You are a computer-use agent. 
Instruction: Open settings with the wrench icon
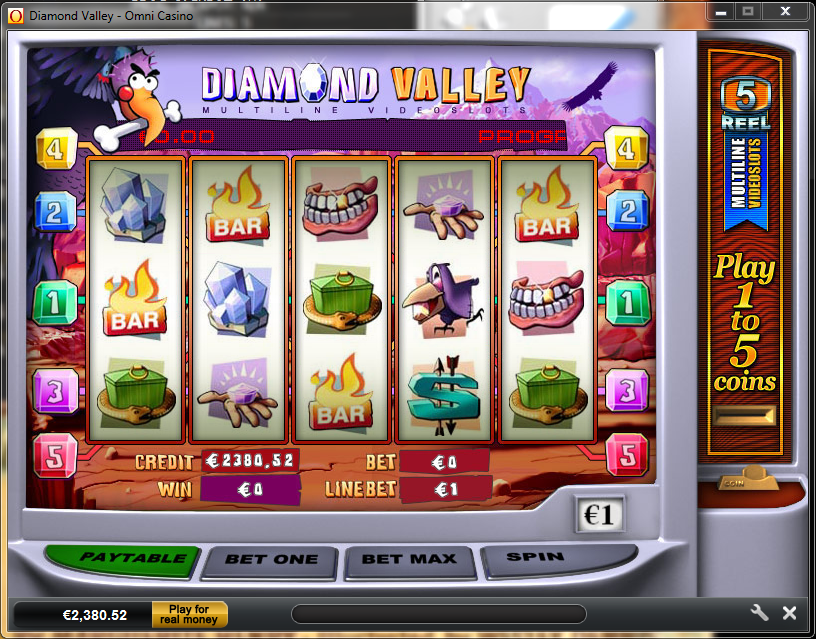tap(759, 613)
